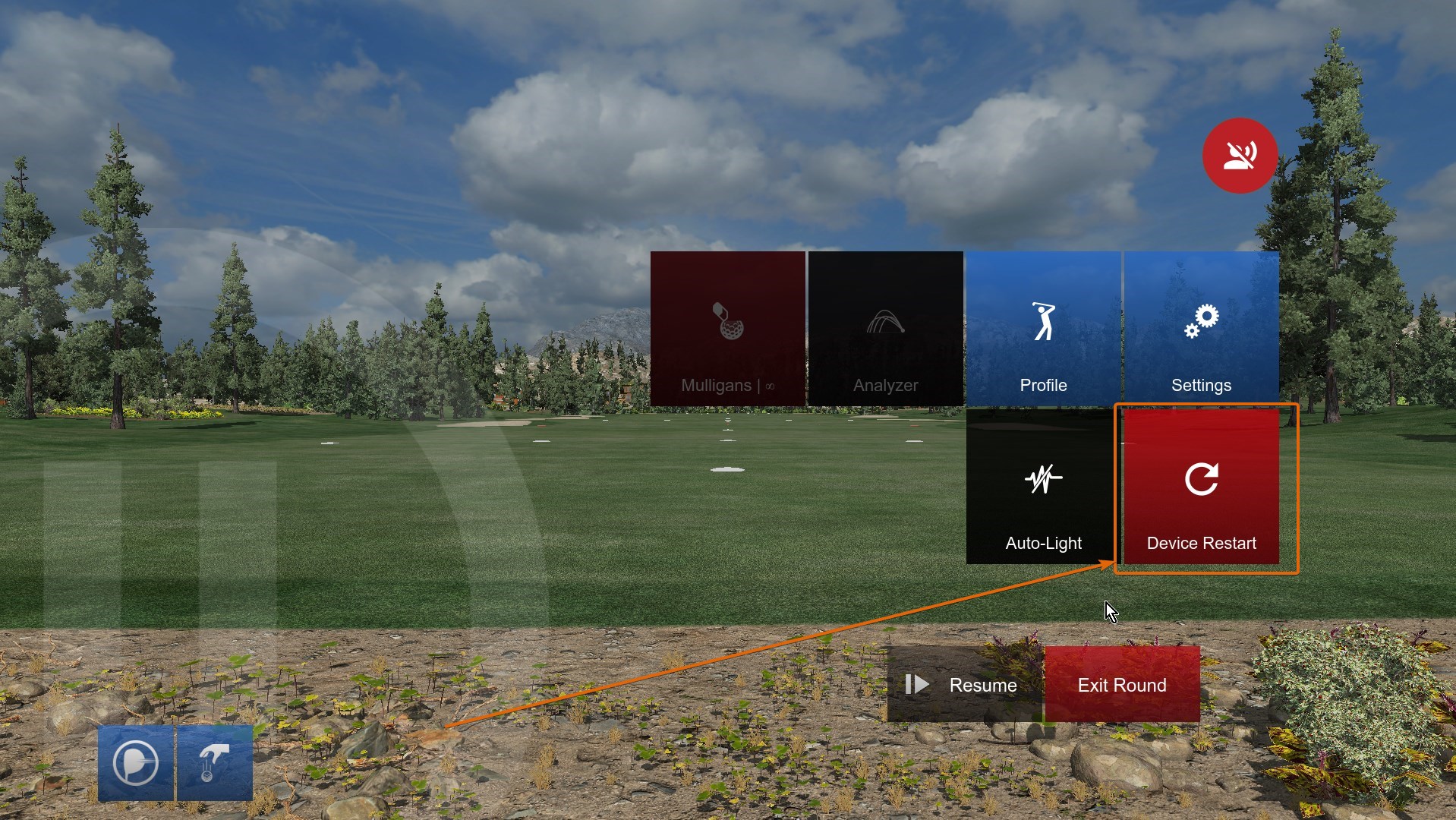Viewport: 1456px width, 820px height.
Task: Choose the red Exit Round button
Action: 1122,685
